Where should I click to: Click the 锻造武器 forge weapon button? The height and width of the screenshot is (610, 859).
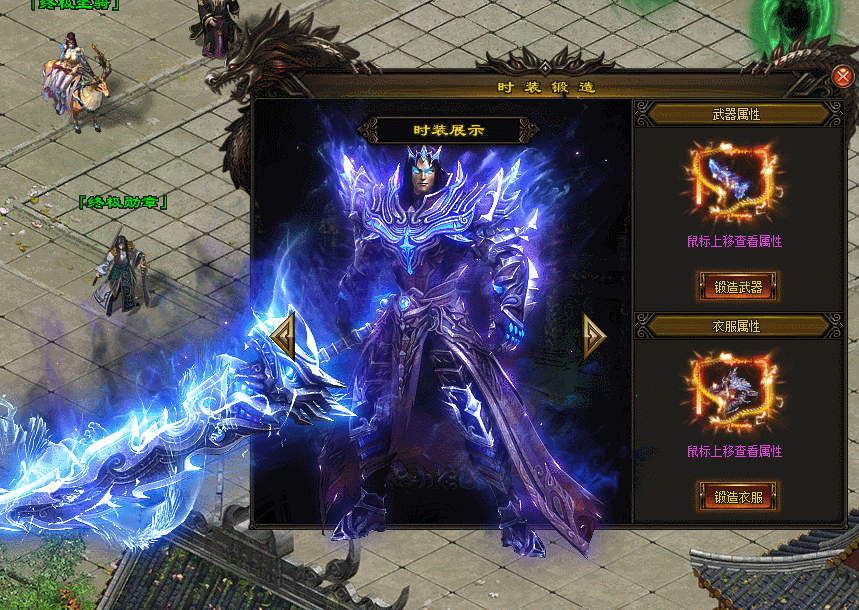[x=738, y=287]
